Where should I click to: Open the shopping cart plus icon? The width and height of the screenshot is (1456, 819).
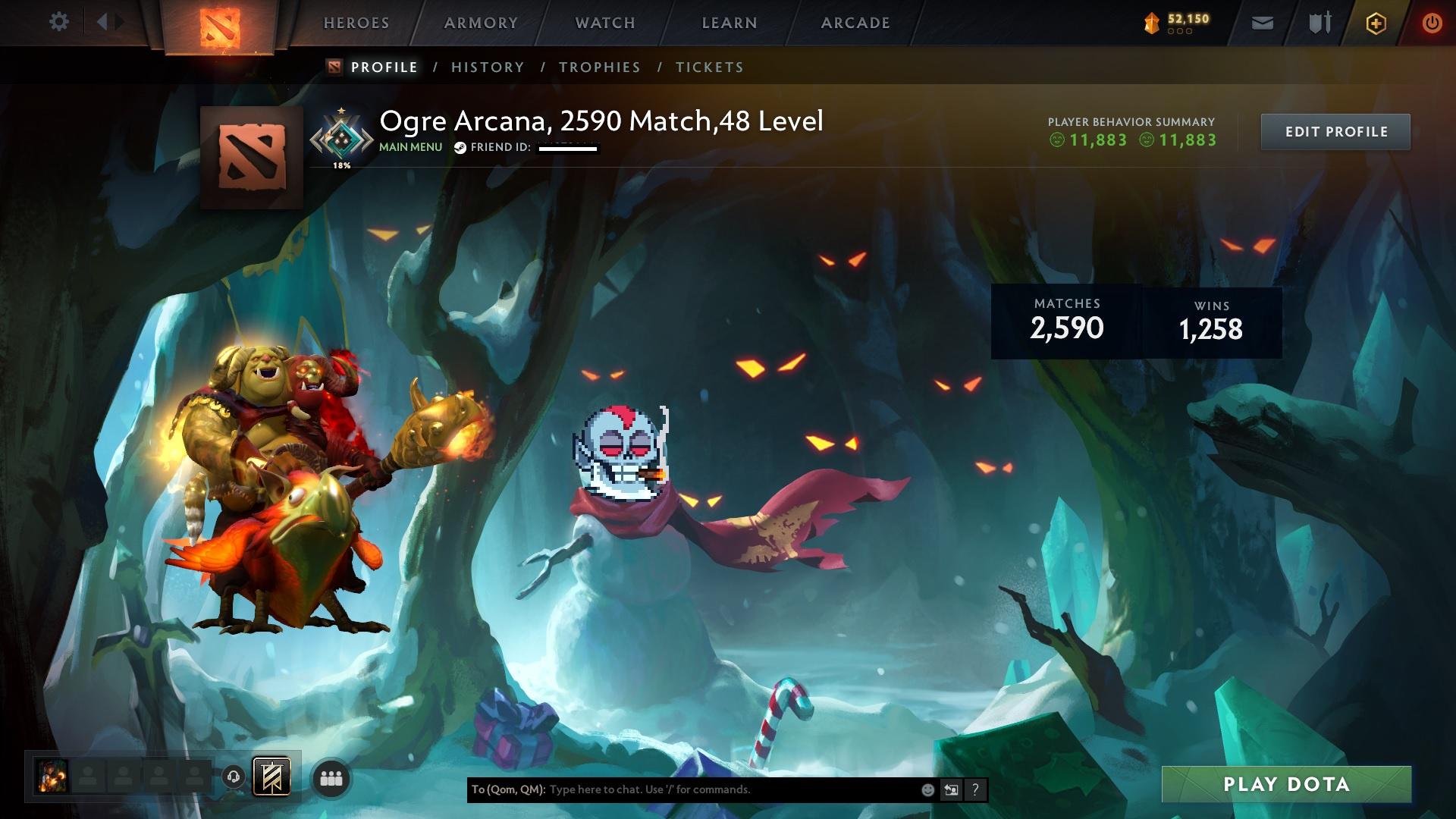(x=1376, y=23)
